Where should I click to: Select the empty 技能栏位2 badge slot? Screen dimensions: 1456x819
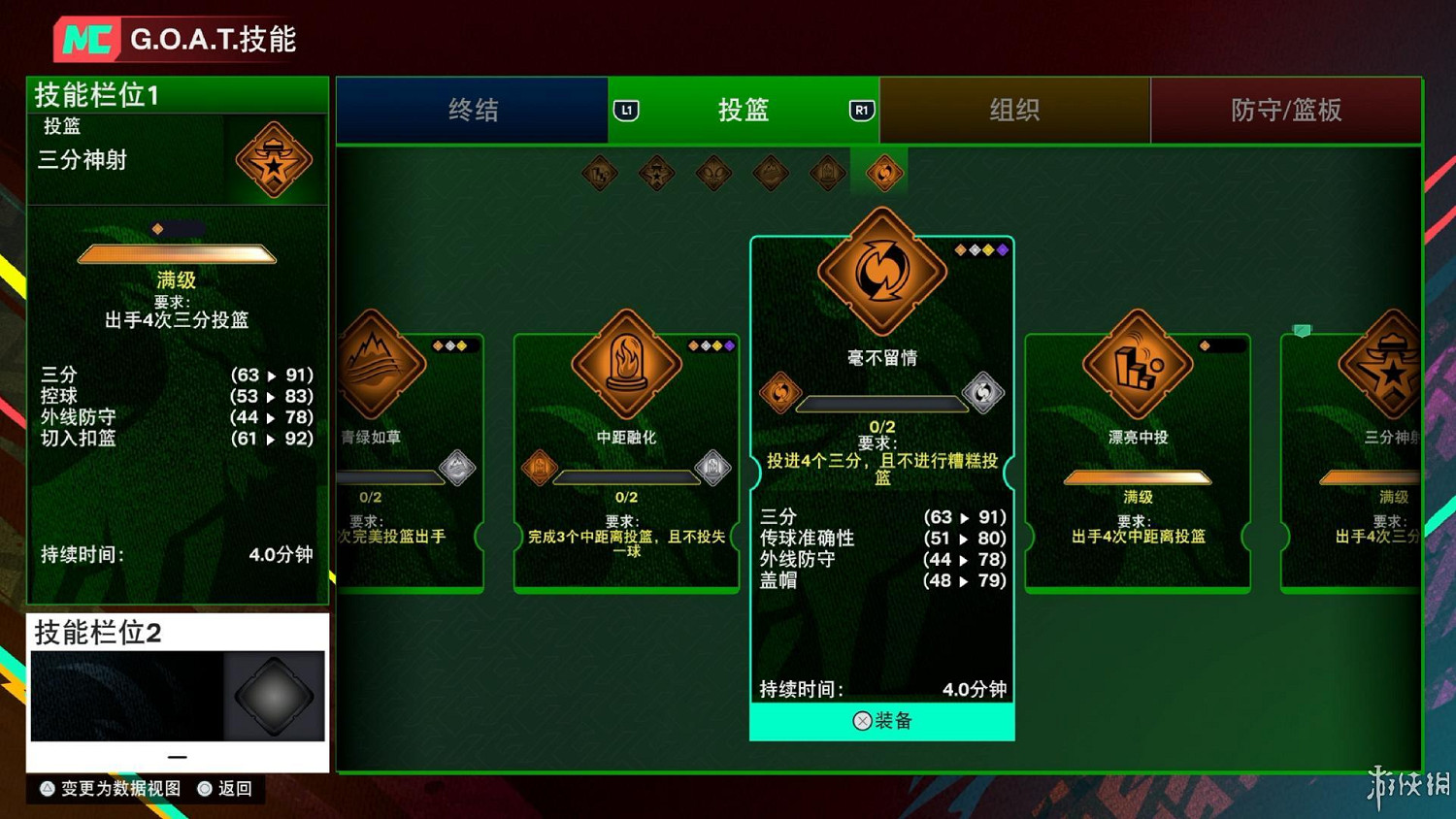point(273,696)
